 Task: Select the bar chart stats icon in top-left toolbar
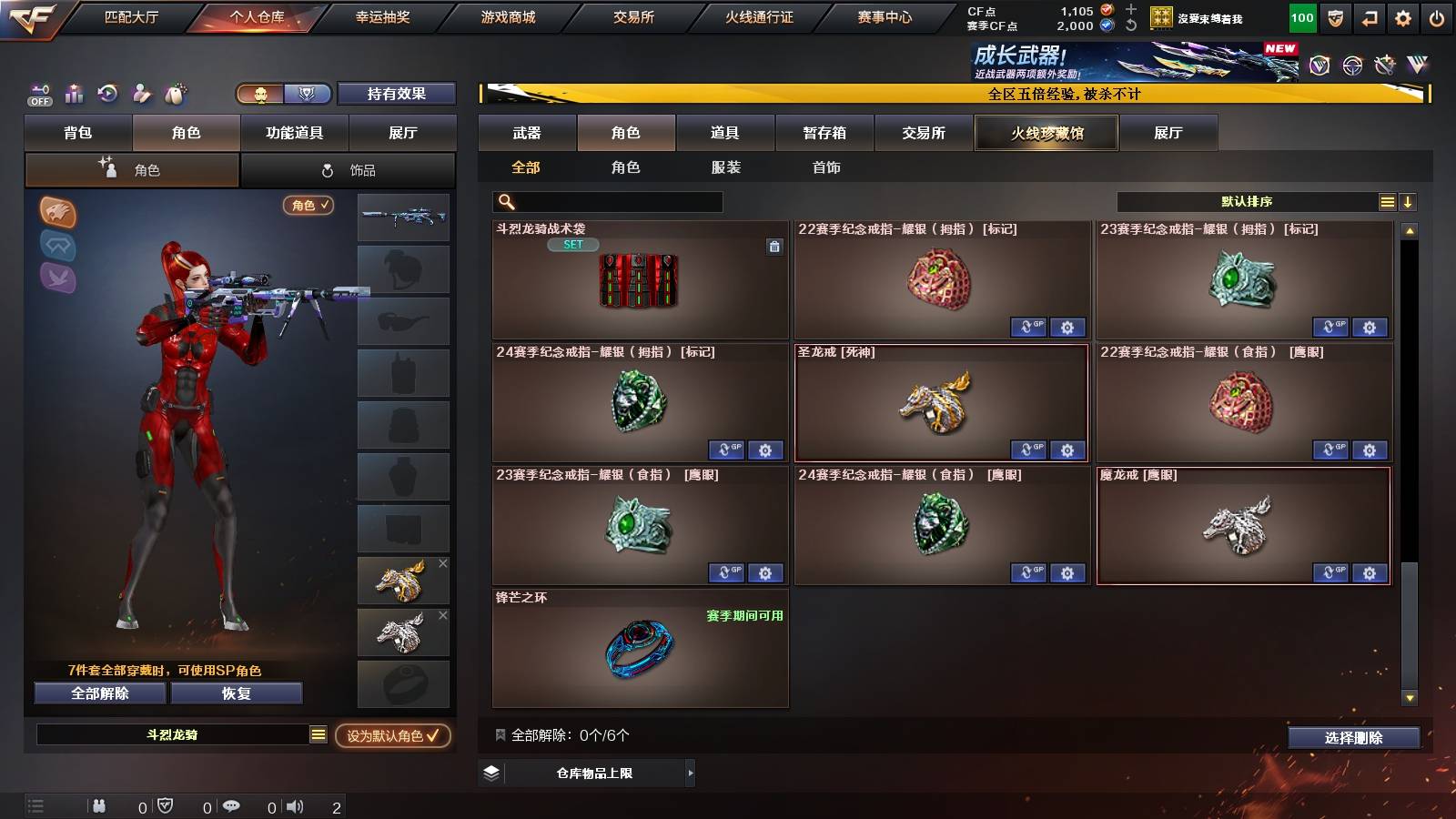click(x=75, y=94)
